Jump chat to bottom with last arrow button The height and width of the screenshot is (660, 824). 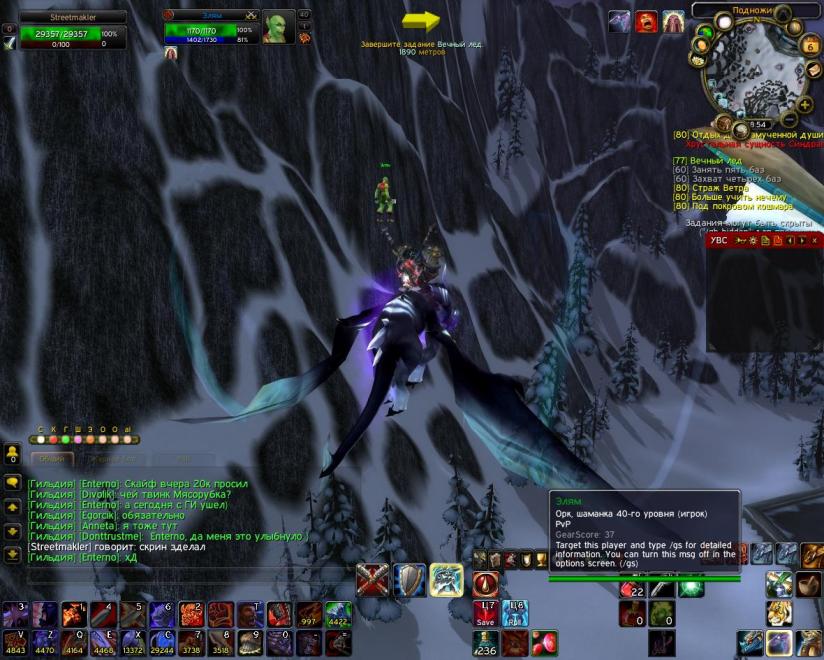click(x=13, y=554)
